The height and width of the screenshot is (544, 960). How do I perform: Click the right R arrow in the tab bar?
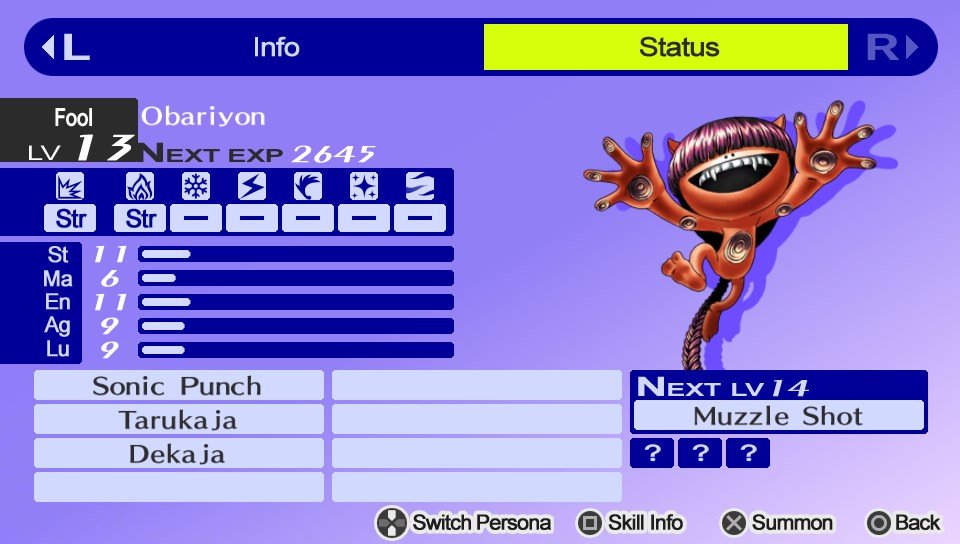[892, 47]
